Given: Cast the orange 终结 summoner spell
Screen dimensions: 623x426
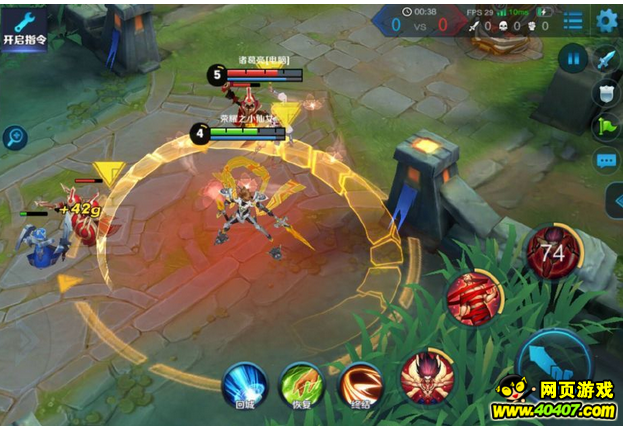Looking at the screenshot, I should pos(359,384).
